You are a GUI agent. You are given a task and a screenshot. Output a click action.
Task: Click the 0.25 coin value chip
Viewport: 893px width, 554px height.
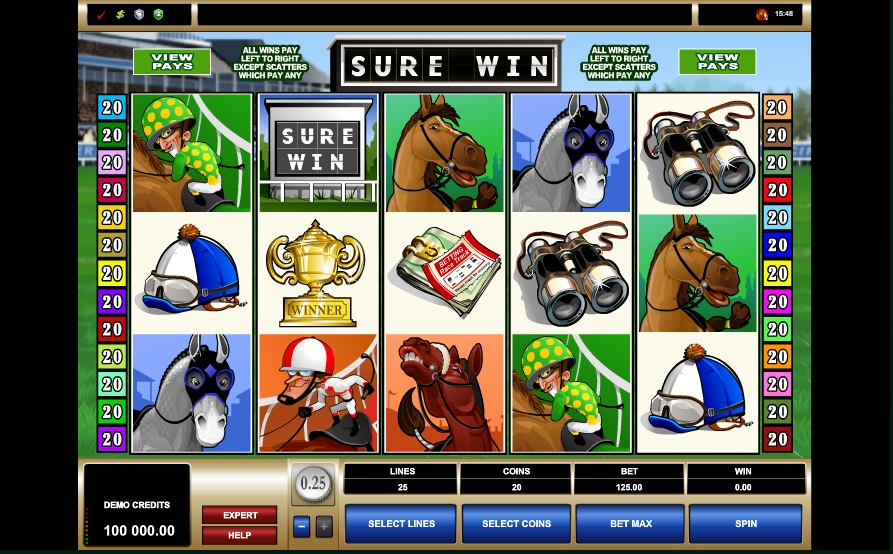313,484
